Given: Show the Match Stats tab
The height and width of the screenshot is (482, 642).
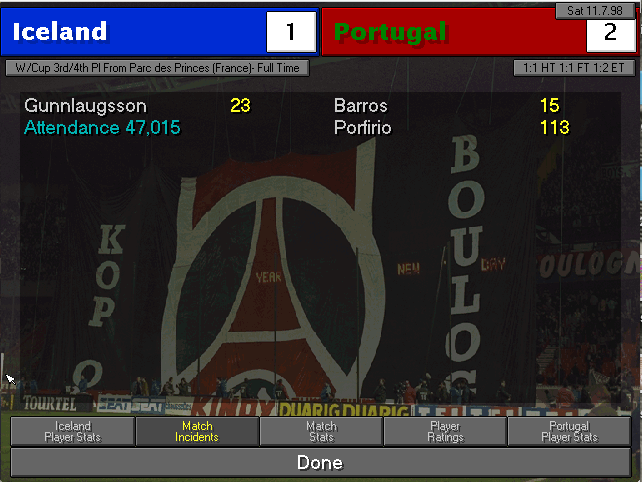Looking at the screenshot, I should click(x=321, y=431).
